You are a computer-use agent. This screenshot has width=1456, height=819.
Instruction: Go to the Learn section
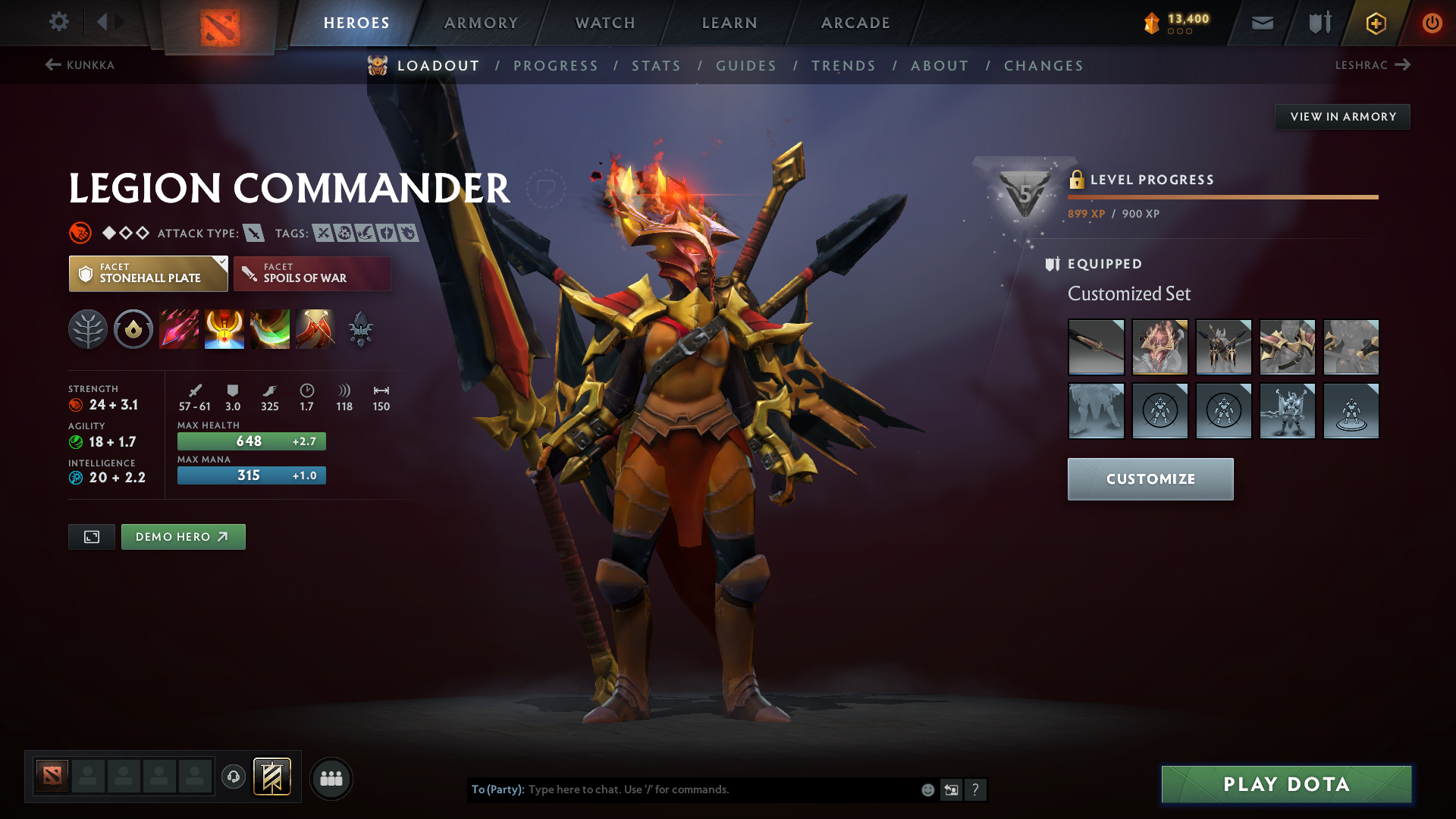coord(730,23)
